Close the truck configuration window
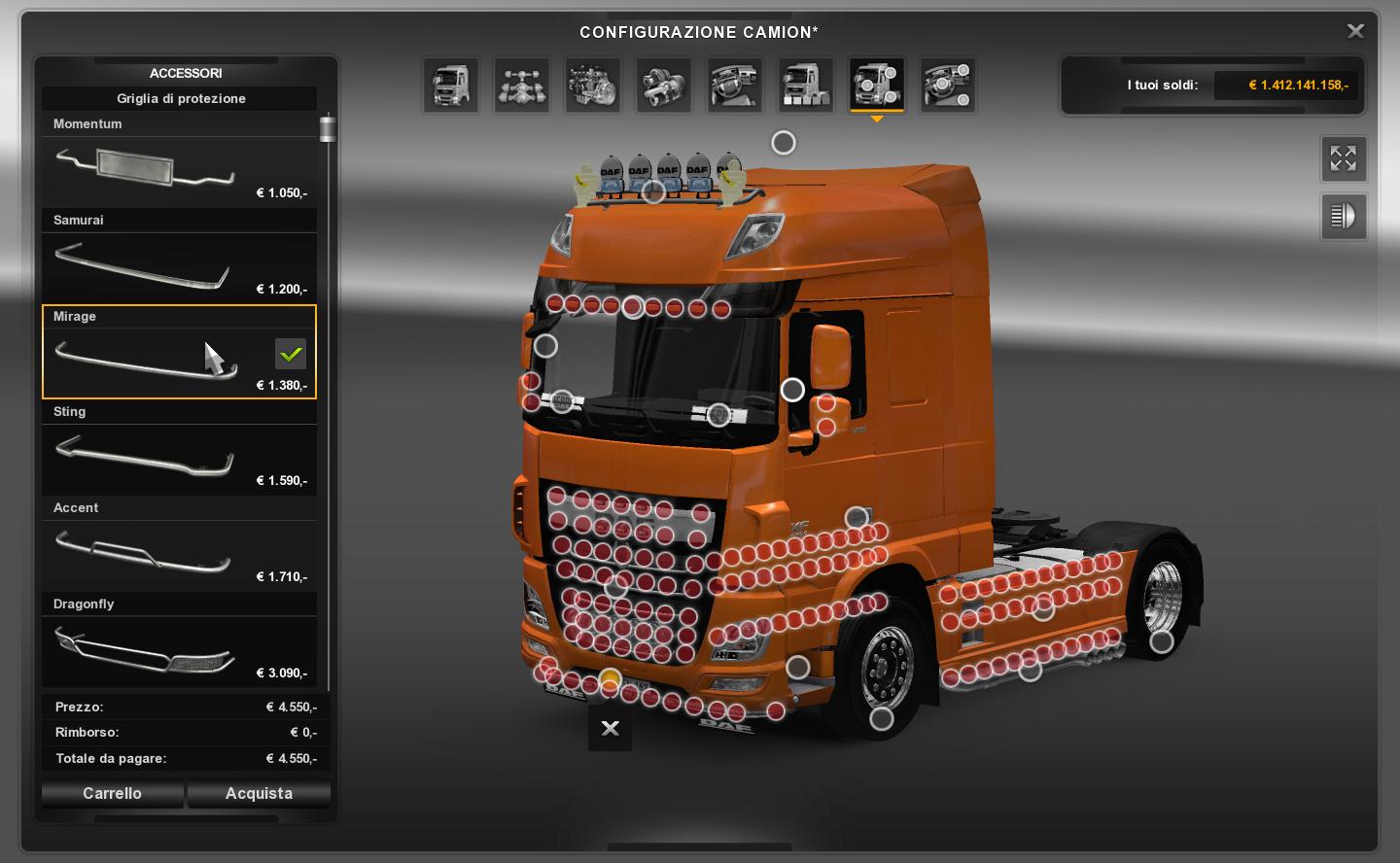Viewport: 1400px width, 863px height. (1355, 31)
